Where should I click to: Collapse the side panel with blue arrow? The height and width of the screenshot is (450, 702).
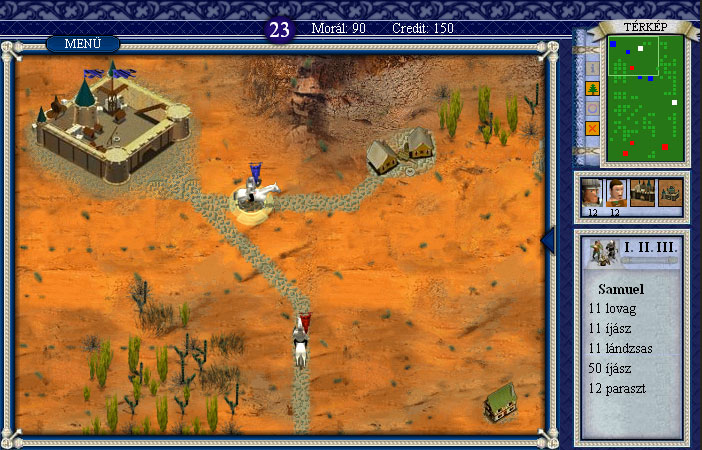click(547, 240)
